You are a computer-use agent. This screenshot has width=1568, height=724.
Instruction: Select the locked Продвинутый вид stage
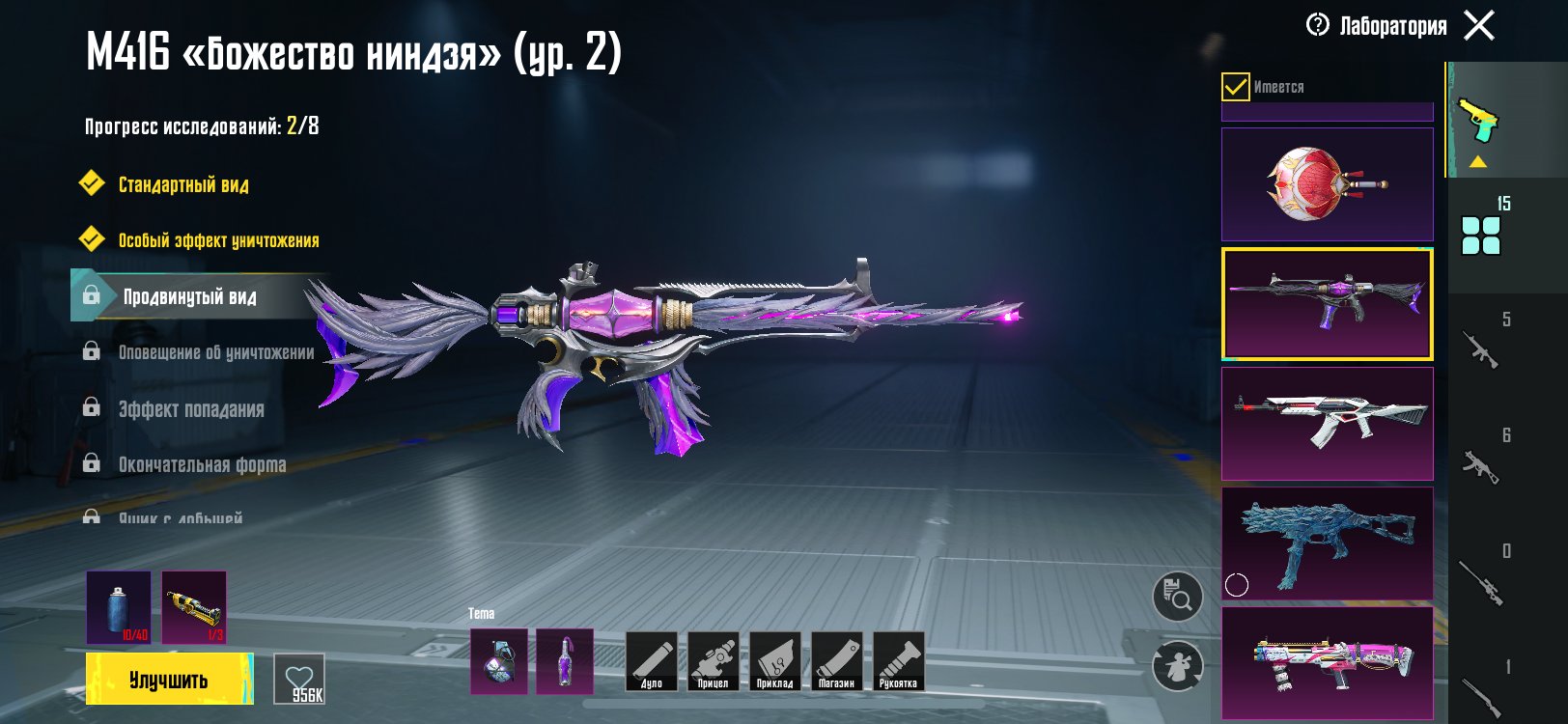pos(189,296)
